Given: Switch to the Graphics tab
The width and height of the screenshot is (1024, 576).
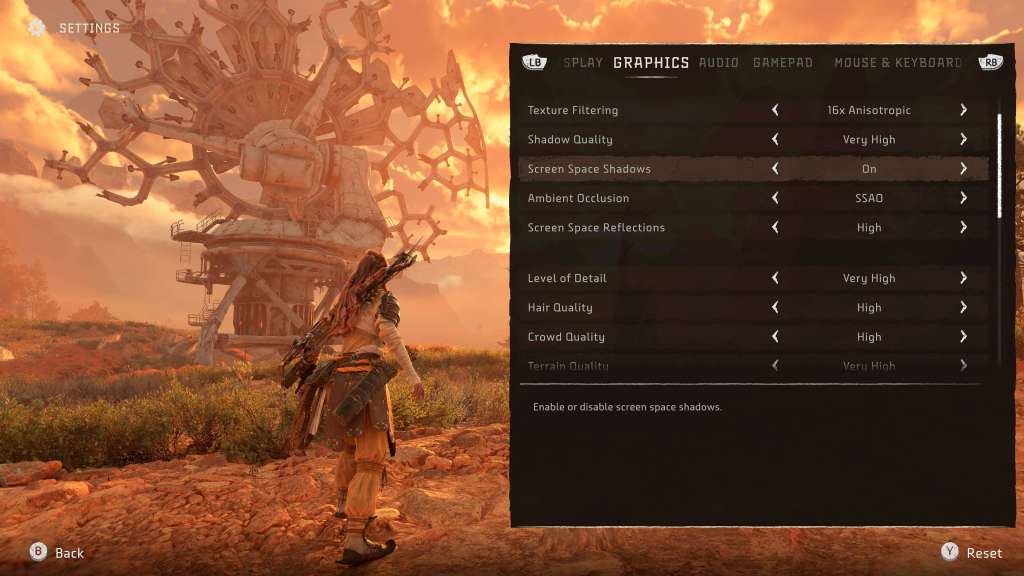Looking at the screenshot, I should (x=651, y=63).
